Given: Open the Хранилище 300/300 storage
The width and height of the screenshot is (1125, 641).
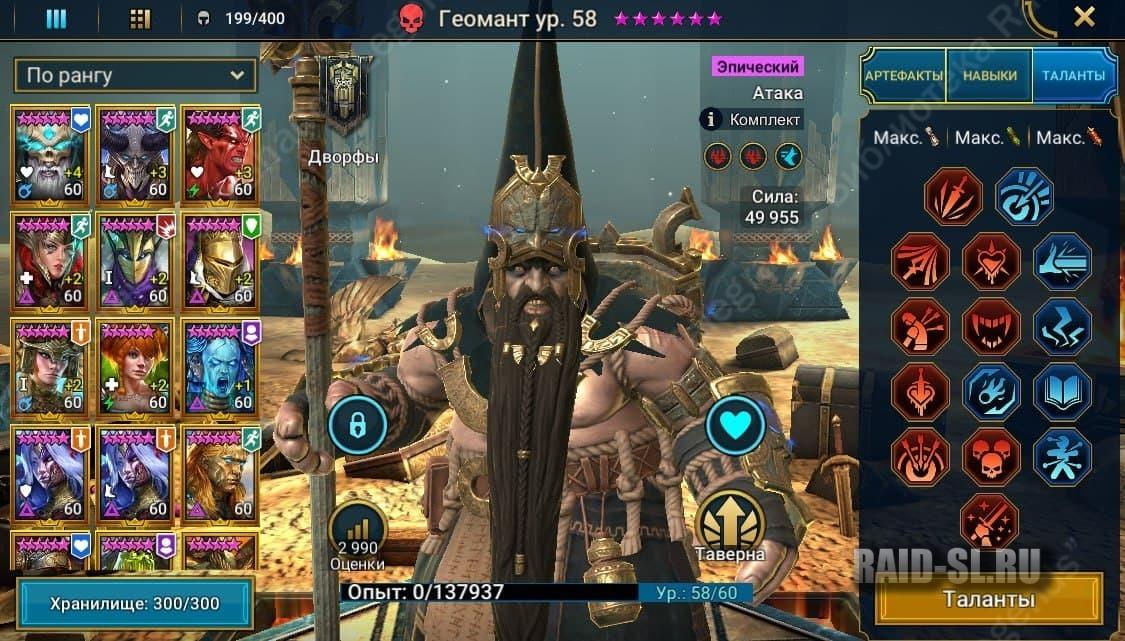Looking at the screenshot, I should (x=134, y=604).
